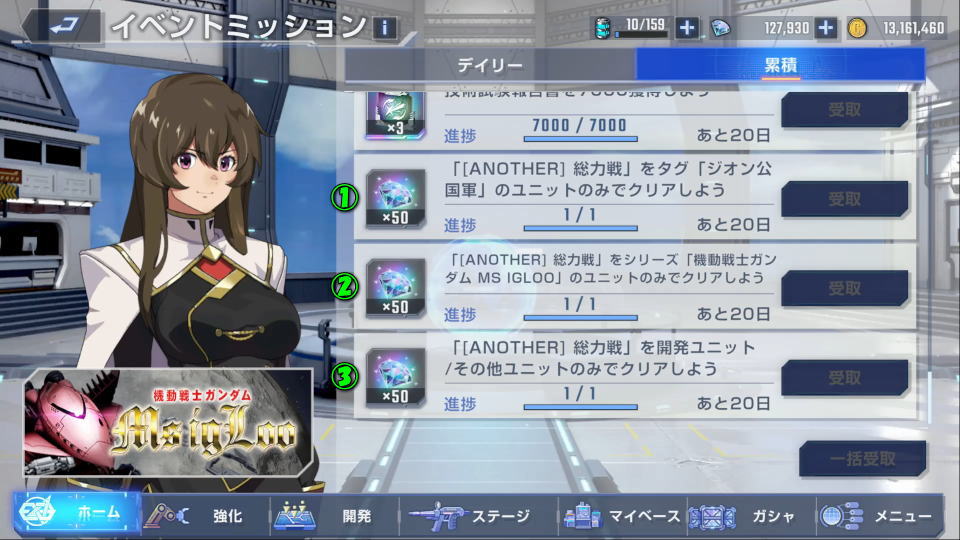Image resolution: width=960 pixels, height=540 pixels.
Task: Tap the MS IGLOO event banner
Action: [168, 423]
